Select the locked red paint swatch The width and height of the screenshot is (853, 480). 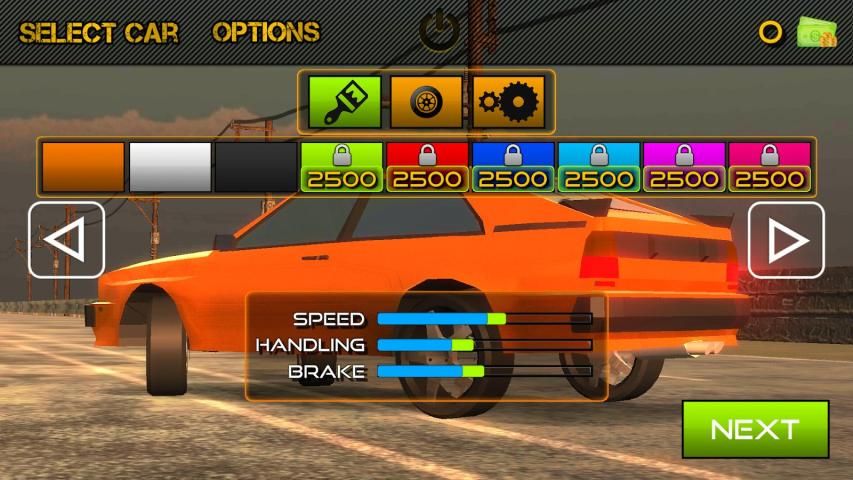tap(427, 167)
